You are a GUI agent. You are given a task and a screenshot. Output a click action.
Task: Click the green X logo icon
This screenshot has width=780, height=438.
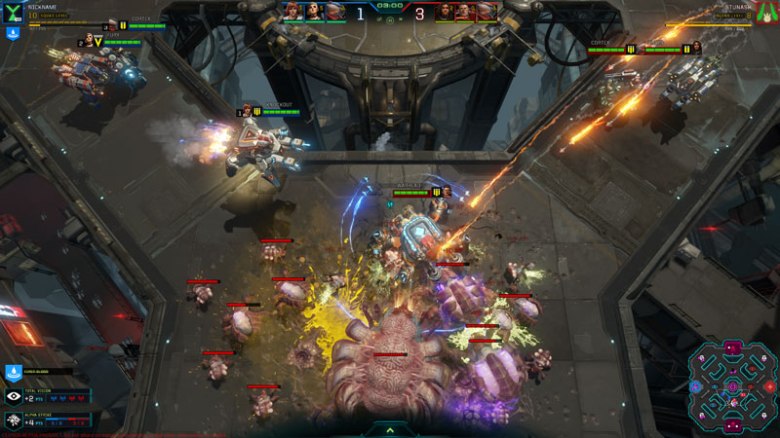[13, 12]
